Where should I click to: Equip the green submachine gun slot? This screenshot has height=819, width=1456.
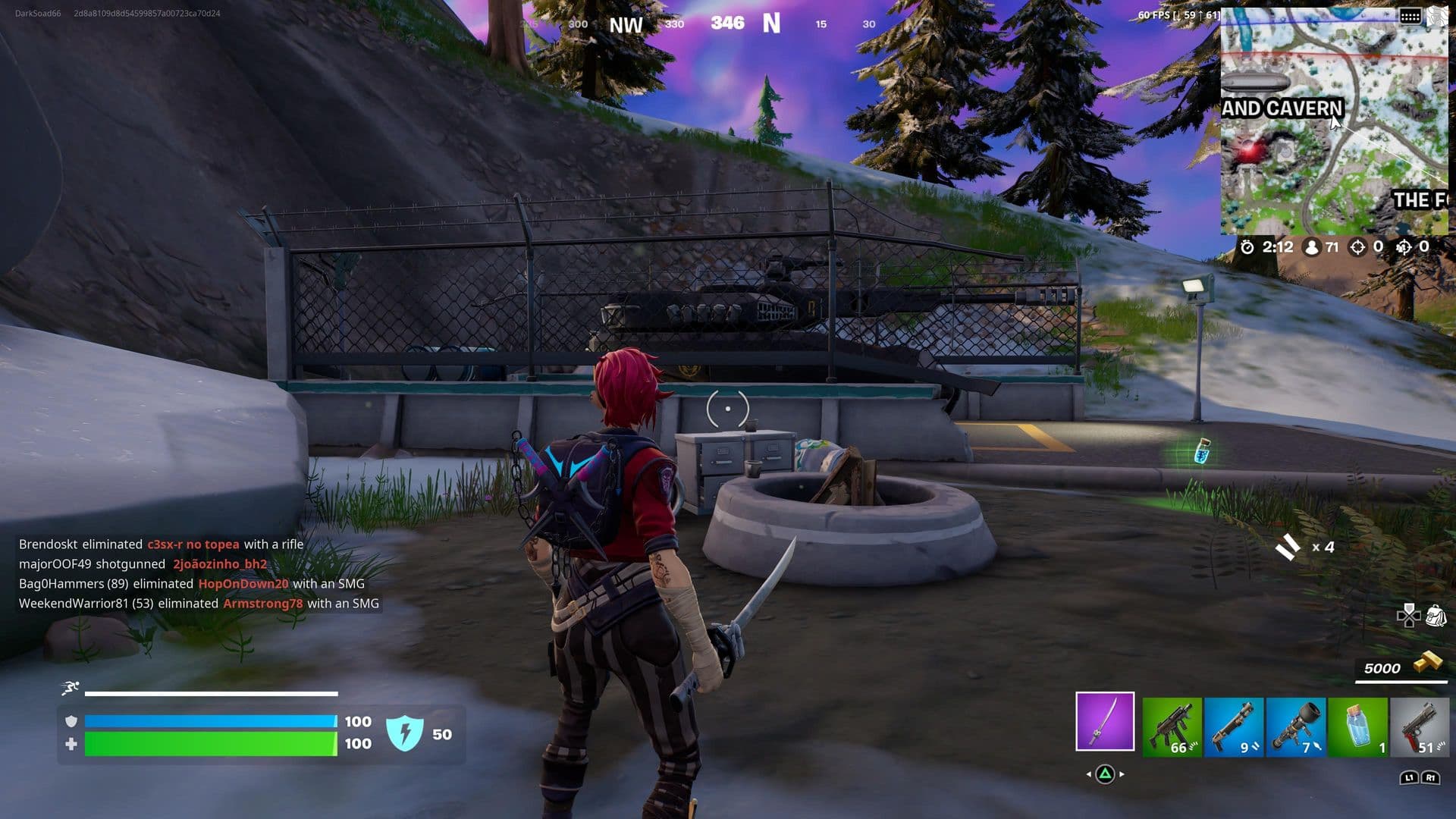[1172, 727]
